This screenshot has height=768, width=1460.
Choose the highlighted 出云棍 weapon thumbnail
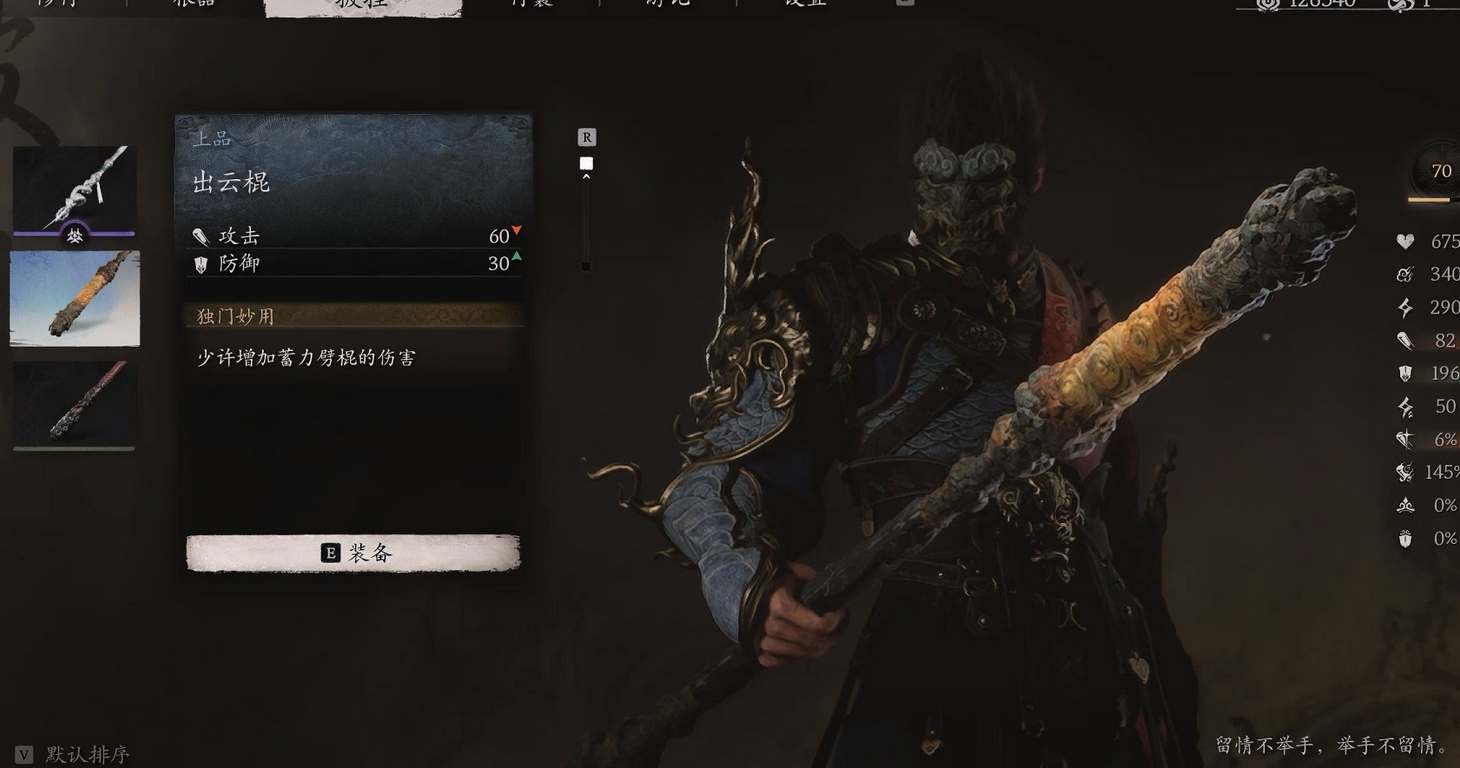point(75,298)
